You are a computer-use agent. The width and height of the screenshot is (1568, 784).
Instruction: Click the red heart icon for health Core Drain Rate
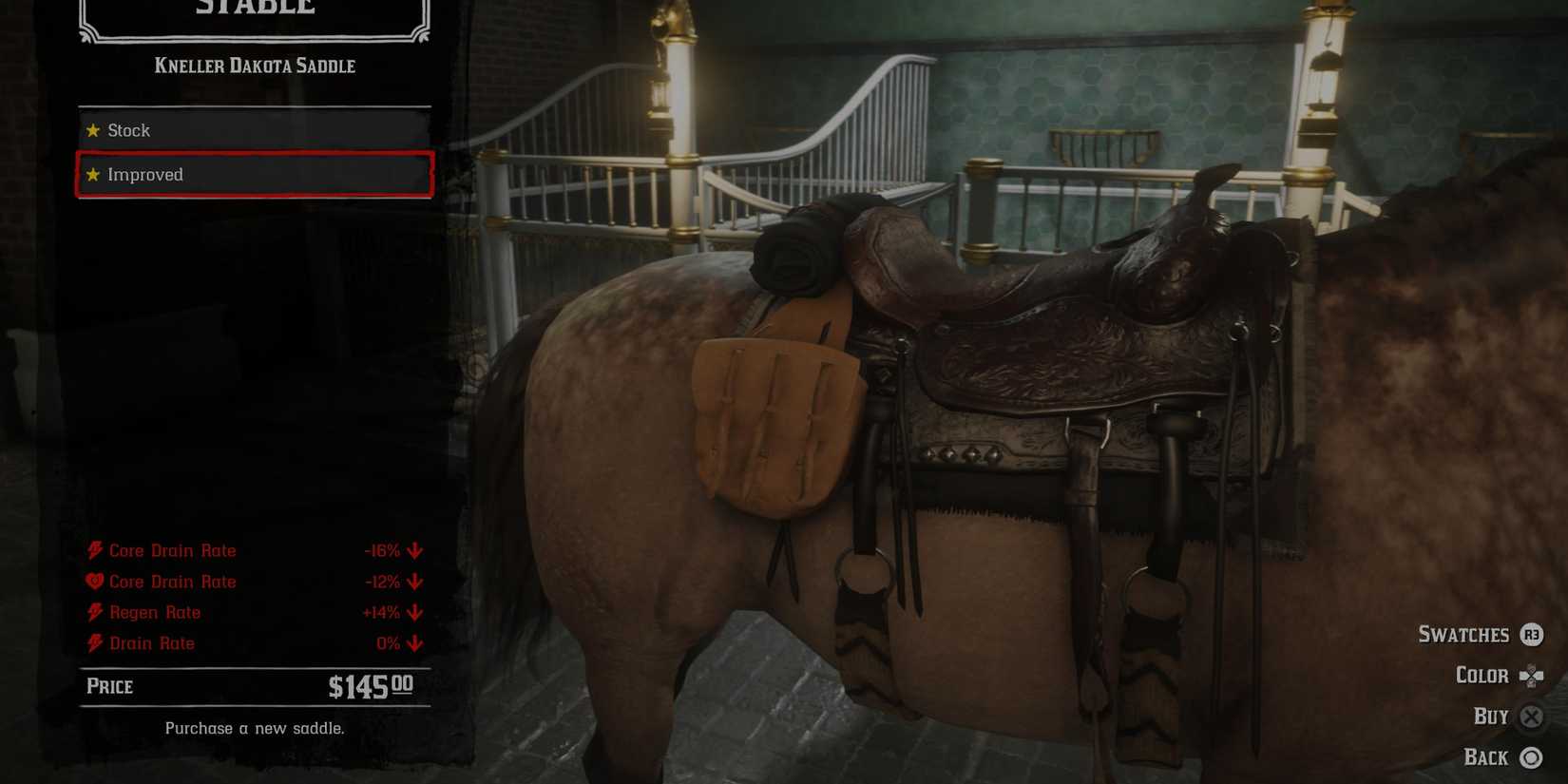(x=92, y=582)
